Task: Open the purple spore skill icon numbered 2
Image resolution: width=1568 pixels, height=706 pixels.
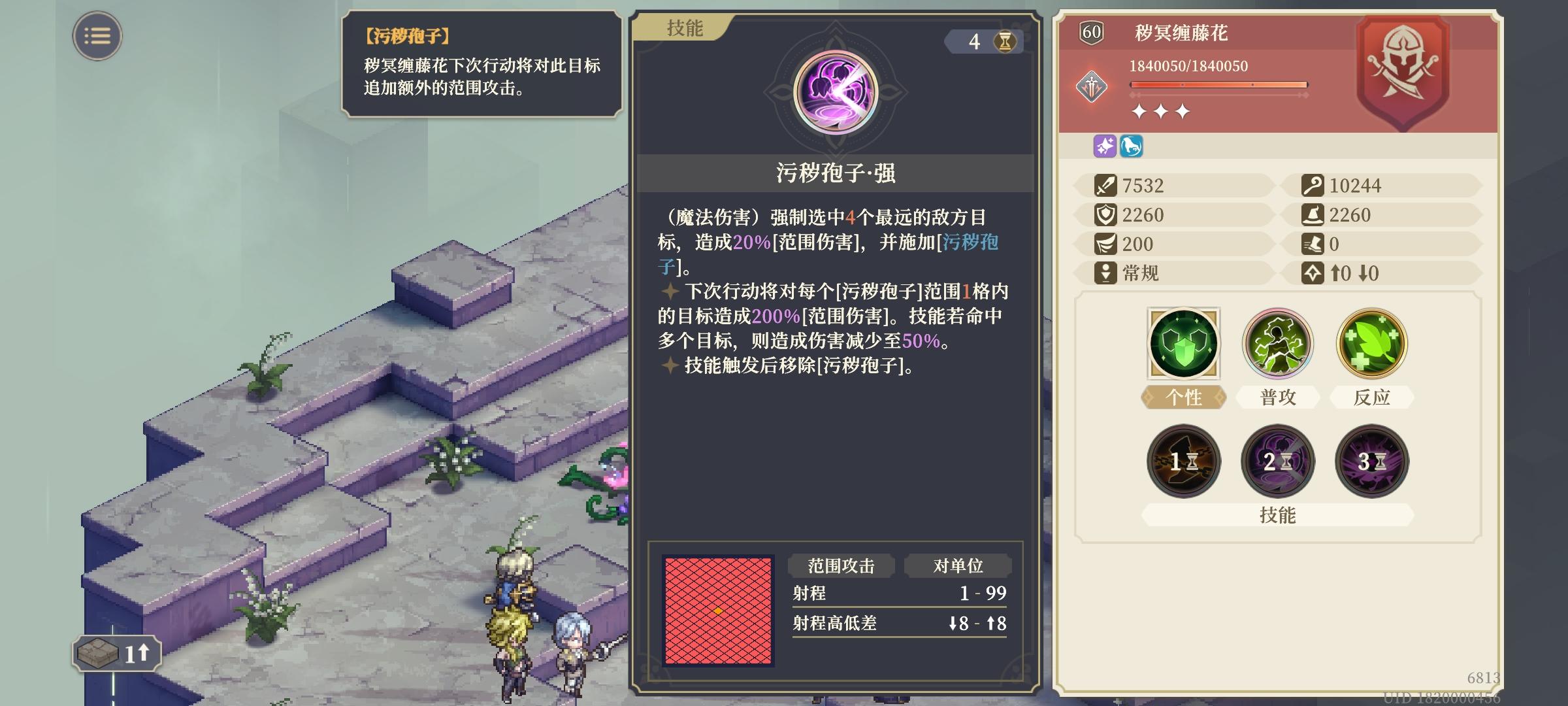Action: pos(1278,462)
